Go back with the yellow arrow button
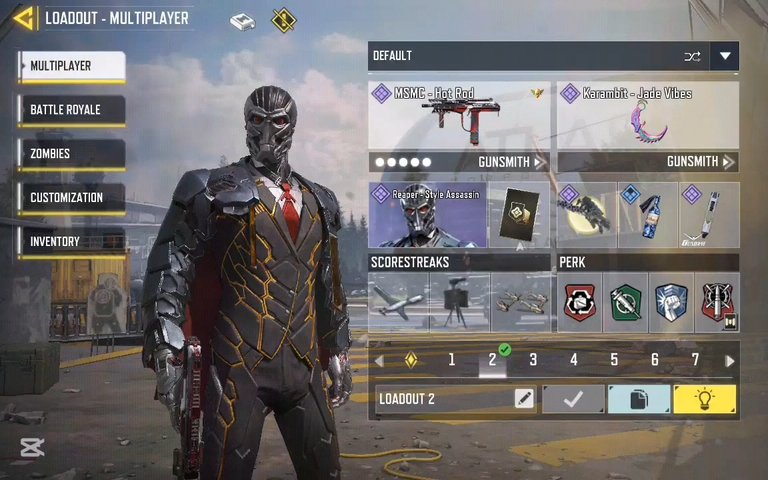 tap(24, 18)
